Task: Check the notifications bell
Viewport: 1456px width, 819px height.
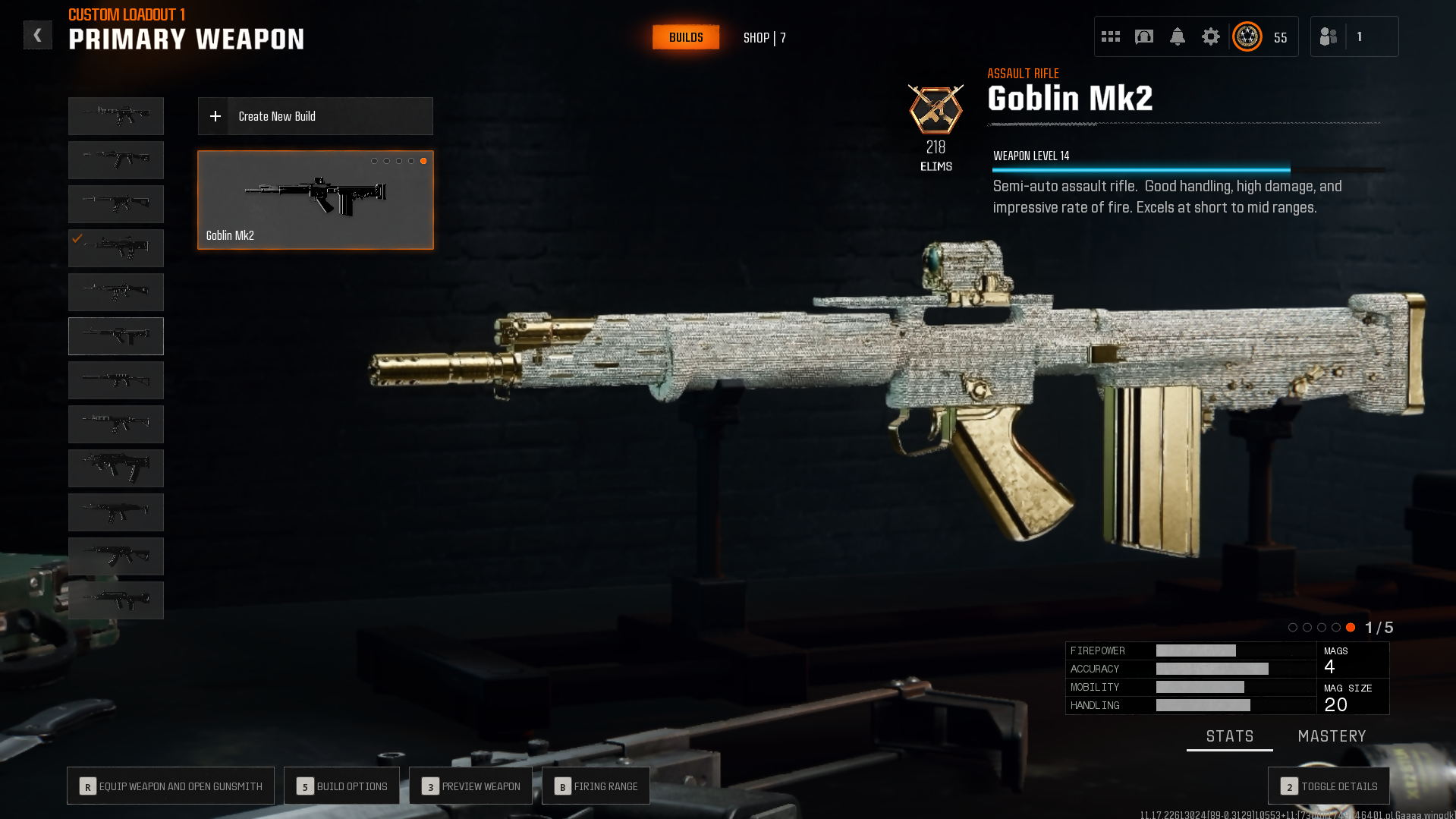Action: [x=1178, y=36]
